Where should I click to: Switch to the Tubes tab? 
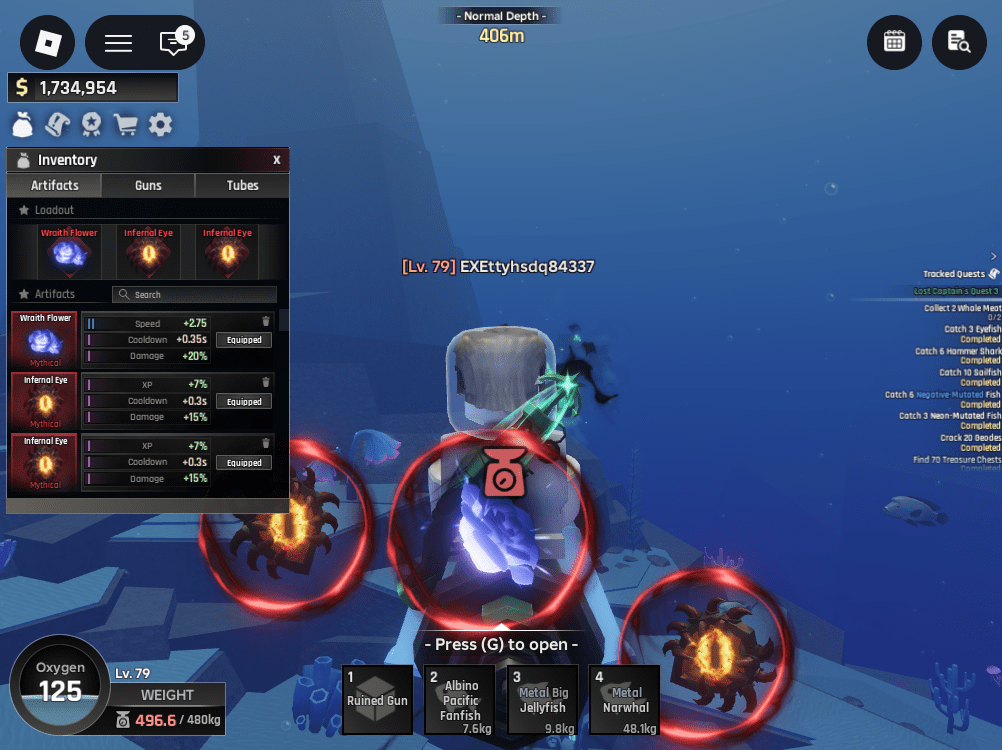tap(242, 185)
